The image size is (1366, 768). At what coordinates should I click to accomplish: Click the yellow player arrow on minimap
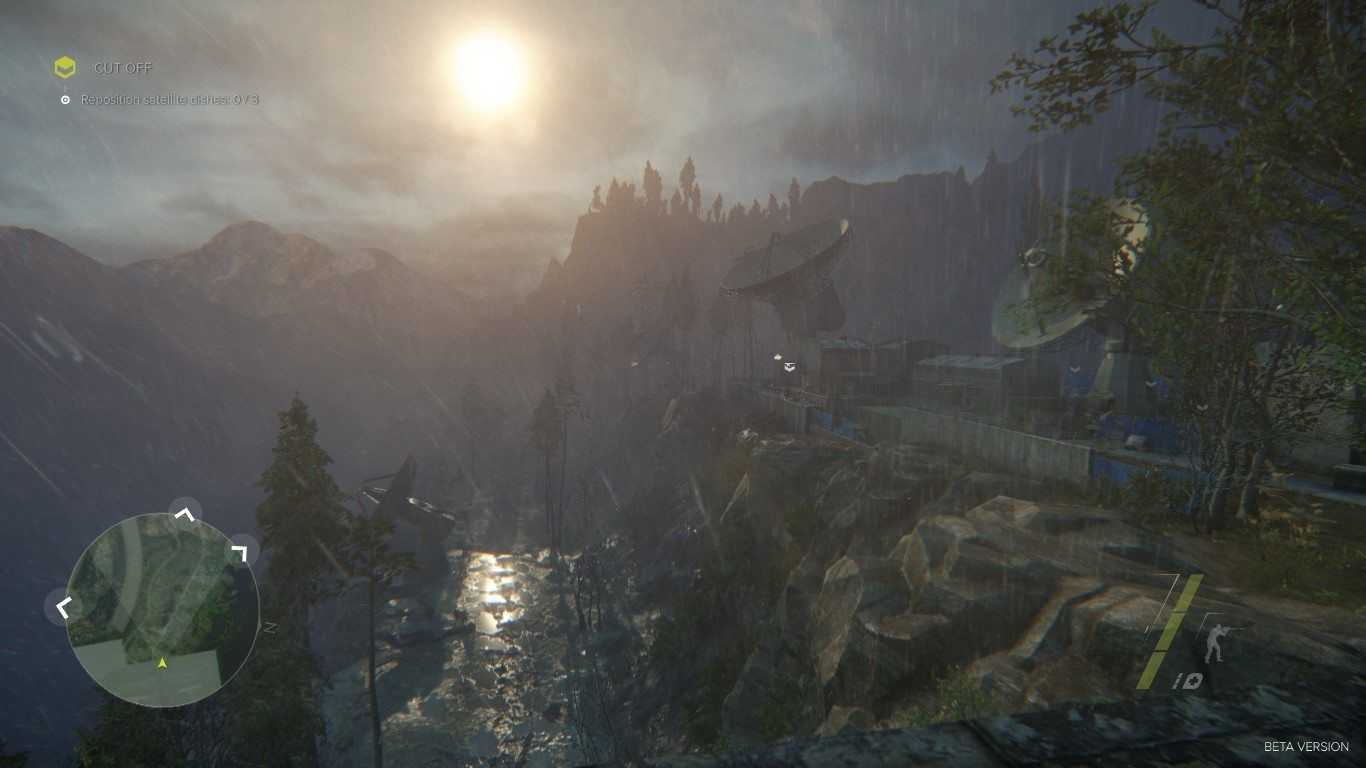[x=162, y=663]
